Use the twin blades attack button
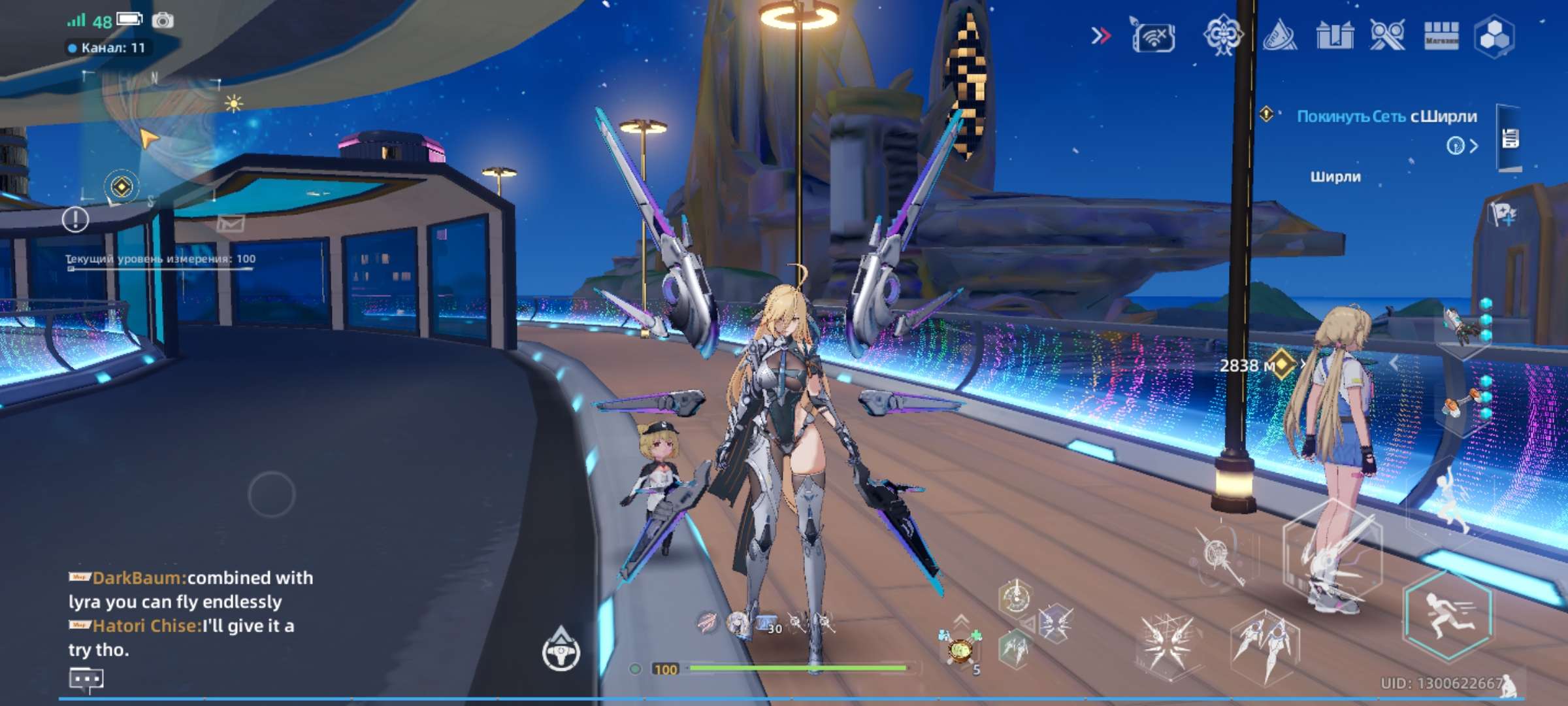The width and height of the screenshot is (1568, 706). tap(1265, 645)
